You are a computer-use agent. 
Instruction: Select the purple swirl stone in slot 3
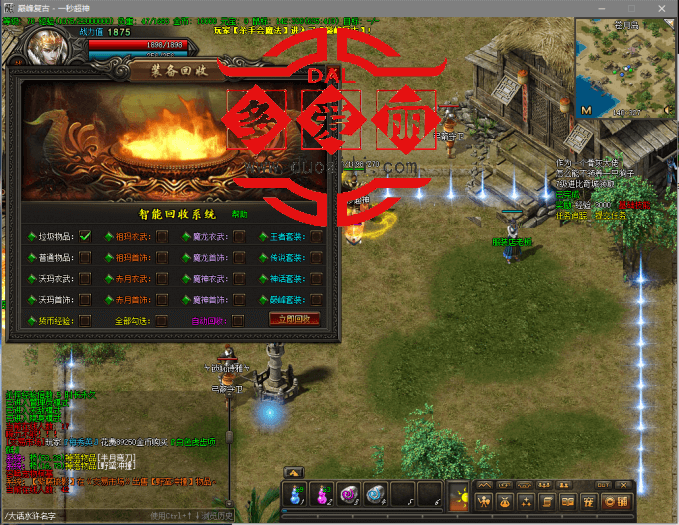[349, 492]
